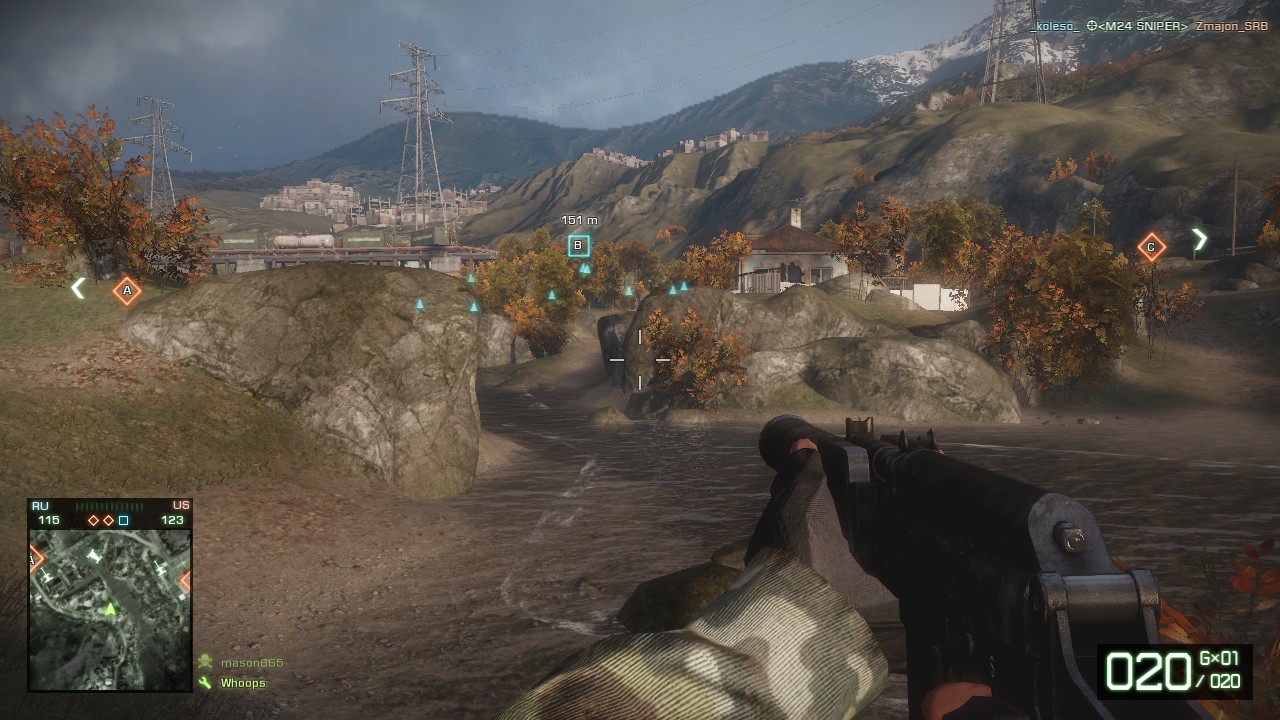
Task: Click the objective C diamond marker
Action: [x=1151, y=247]
